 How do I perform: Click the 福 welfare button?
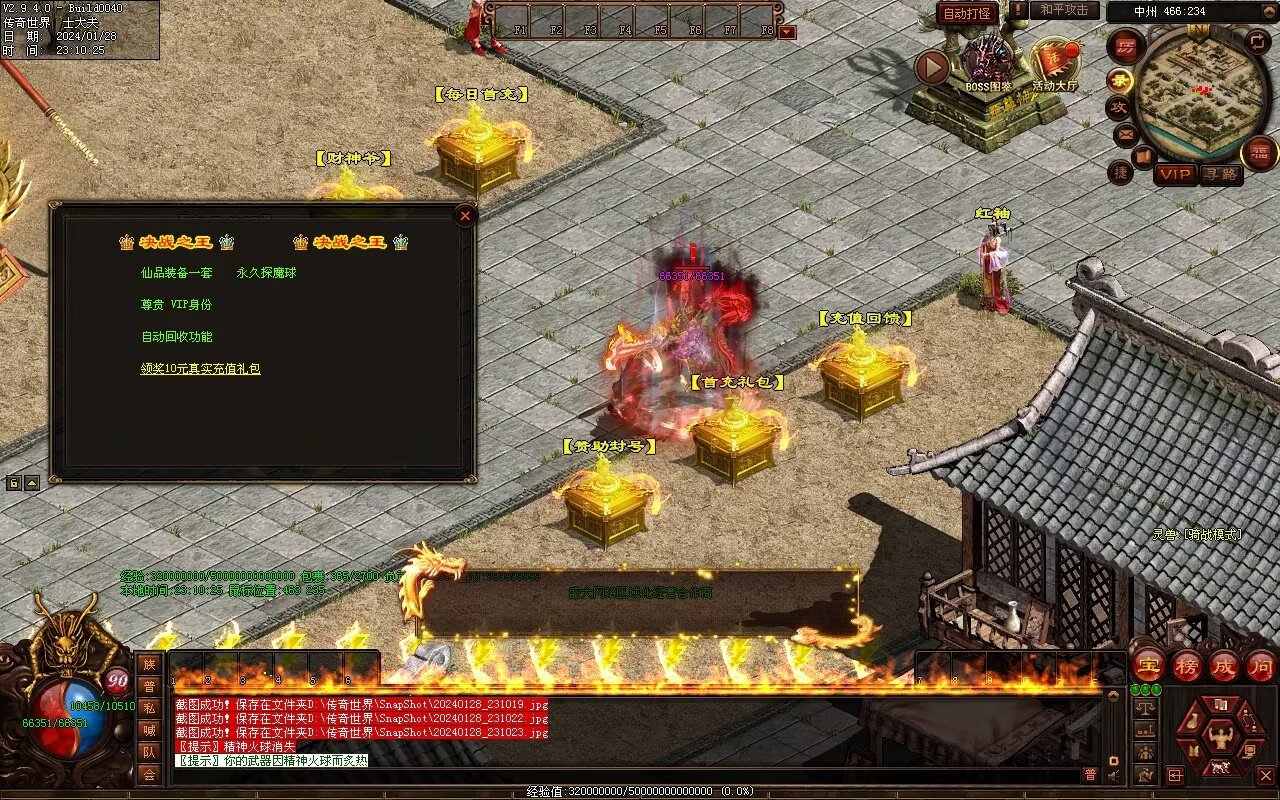[1258, 153]
